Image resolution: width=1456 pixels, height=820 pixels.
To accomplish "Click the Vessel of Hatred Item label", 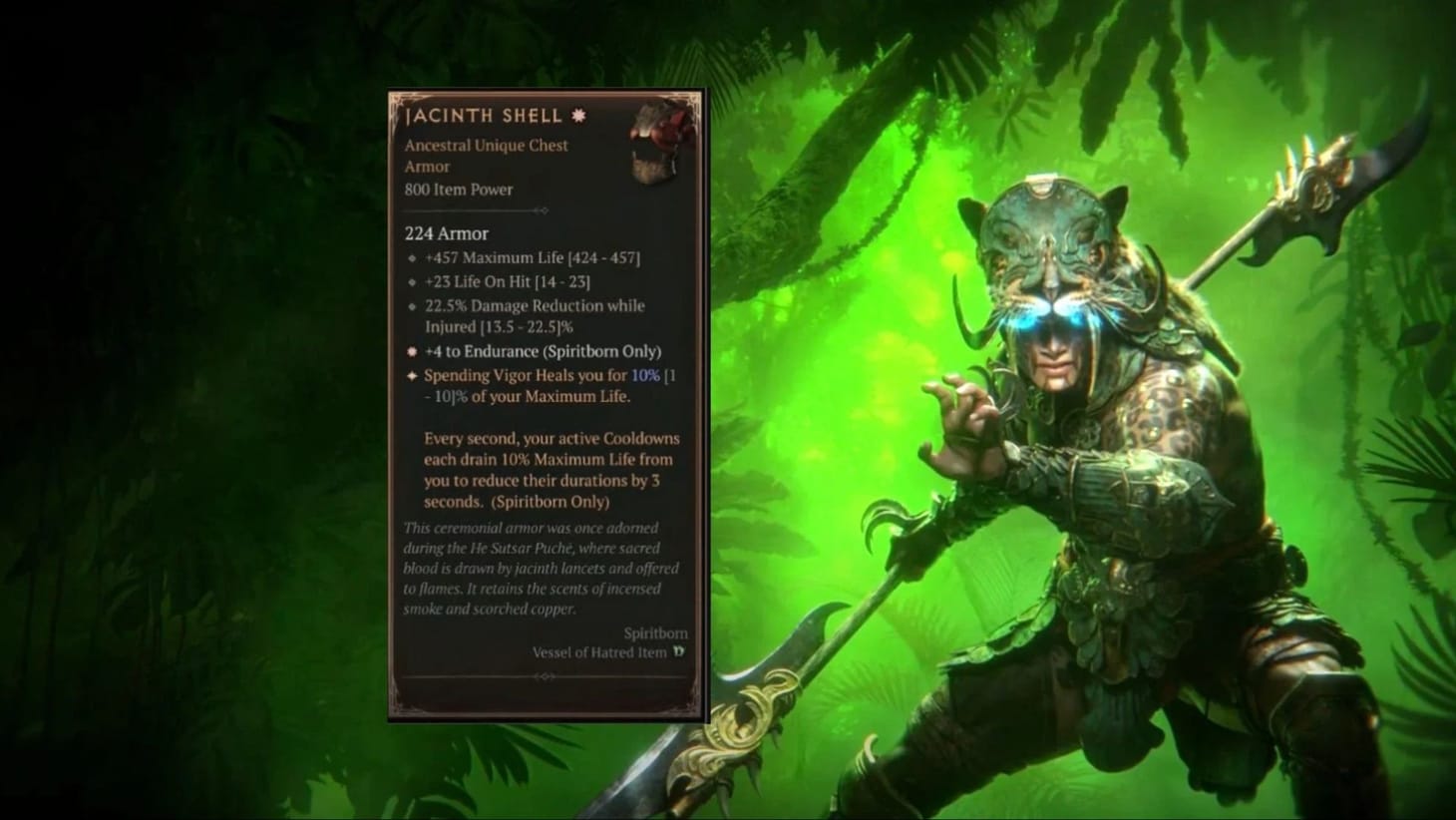I will pyautogui.click(x=598, y=652).
